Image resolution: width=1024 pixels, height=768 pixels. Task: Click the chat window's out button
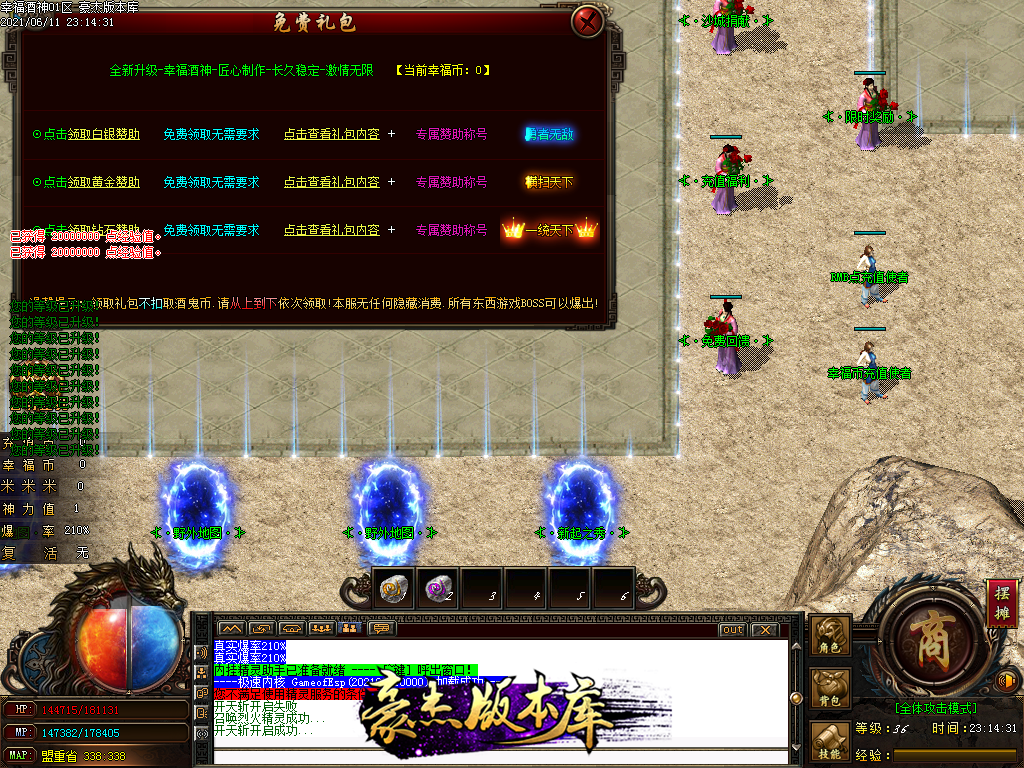tap(732, 630)
